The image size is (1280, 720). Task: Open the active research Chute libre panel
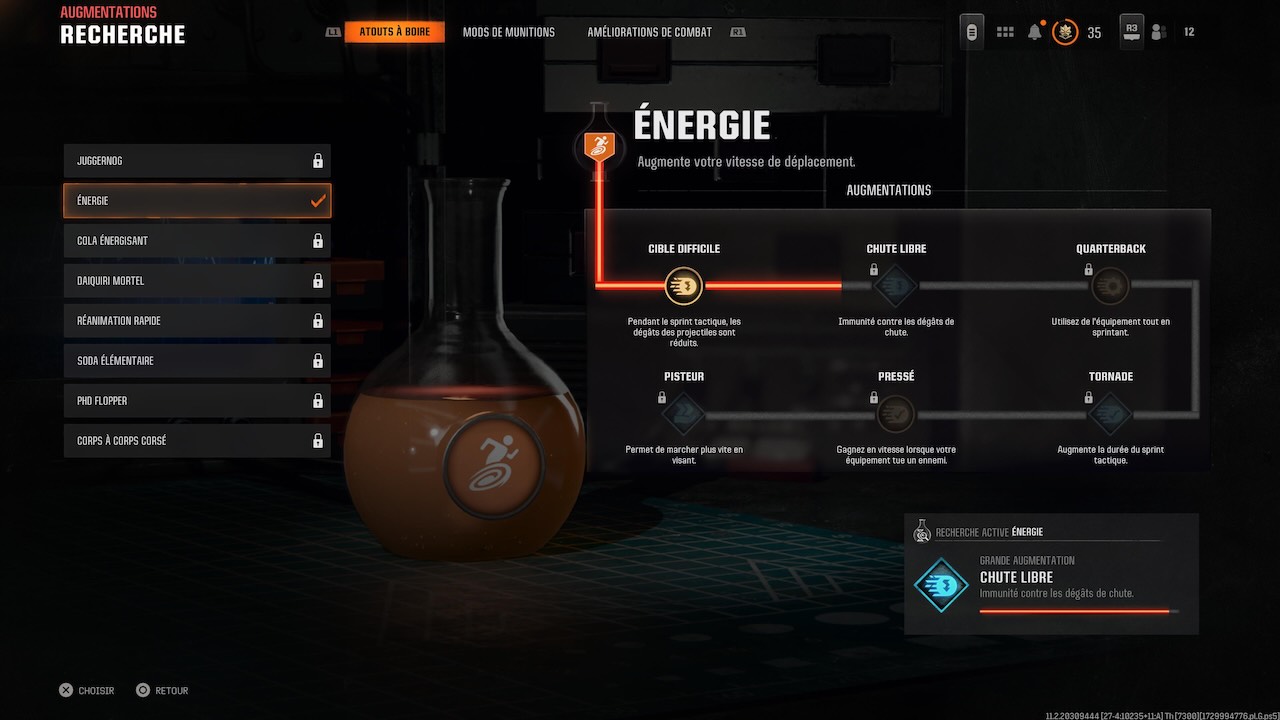click(x=1051, y=574)
